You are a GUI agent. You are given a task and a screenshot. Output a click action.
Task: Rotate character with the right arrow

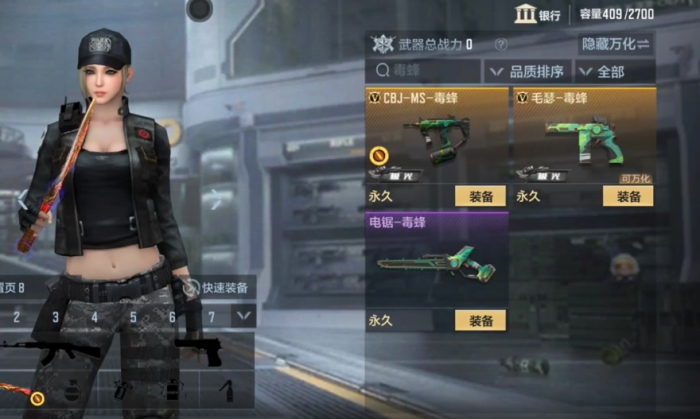(214, 199)
